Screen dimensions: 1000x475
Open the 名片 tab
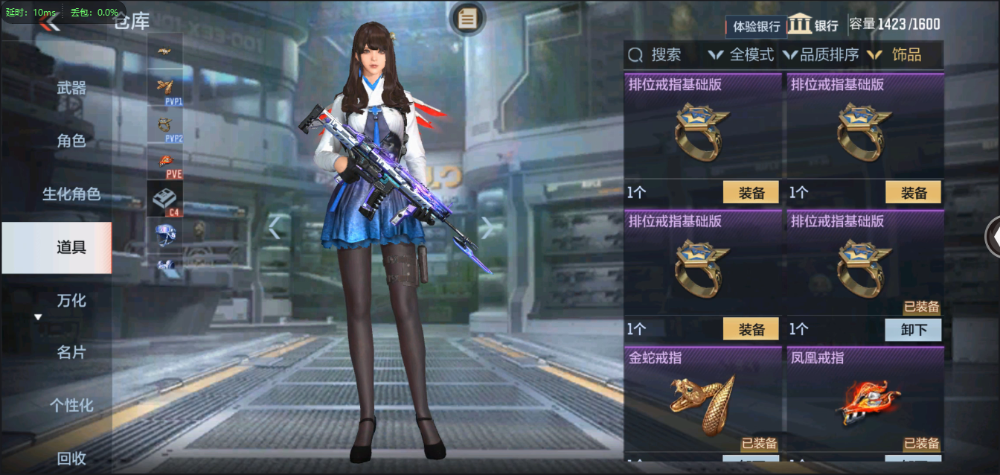point(71,353)
